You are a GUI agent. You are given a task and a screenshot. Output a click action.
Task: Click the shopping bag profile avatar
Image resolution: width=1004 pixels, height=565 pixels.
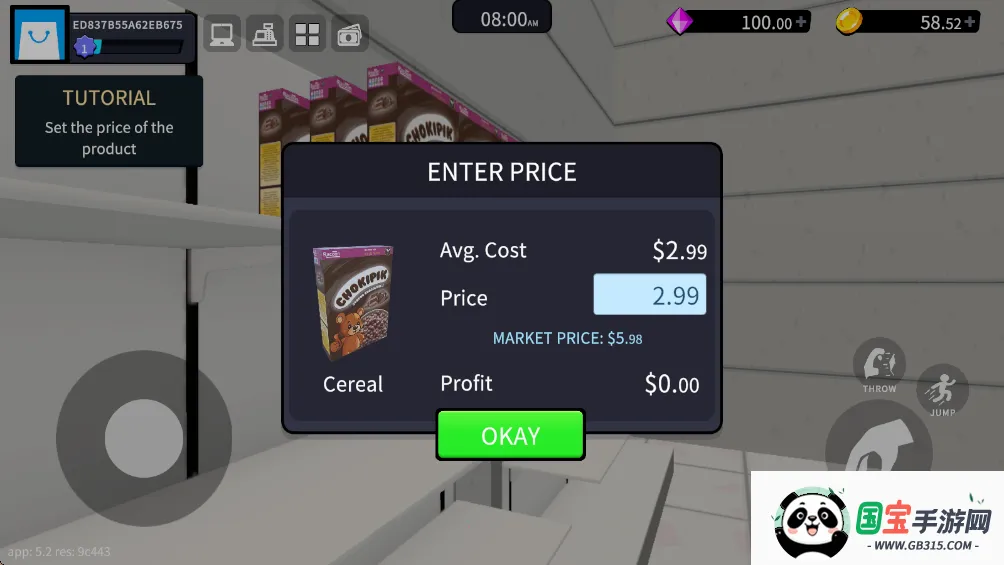click(39, 35)
